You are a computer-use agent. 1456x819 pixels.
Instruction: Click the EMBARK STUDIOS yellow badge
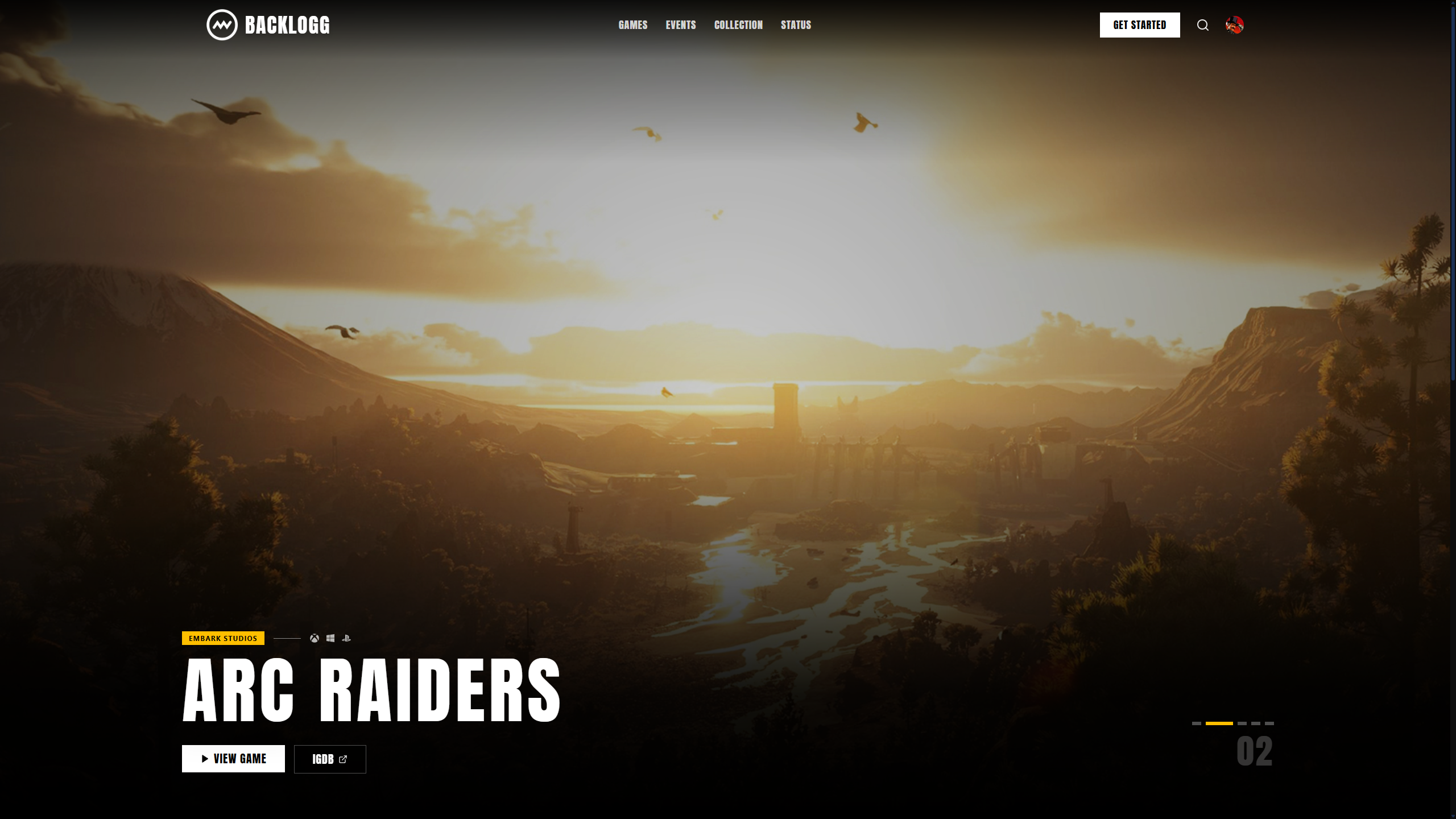click(x=222, y=638)
